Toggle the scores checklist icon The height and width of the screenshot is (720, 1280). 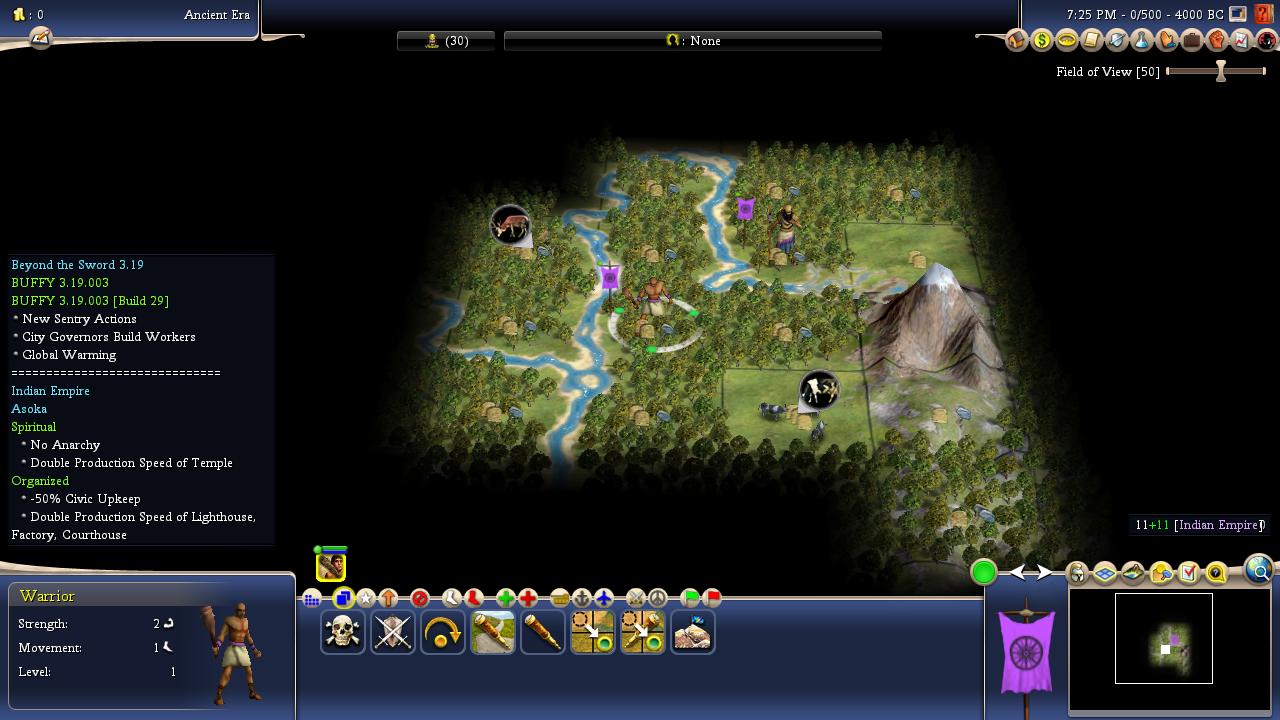point(1189,573)
